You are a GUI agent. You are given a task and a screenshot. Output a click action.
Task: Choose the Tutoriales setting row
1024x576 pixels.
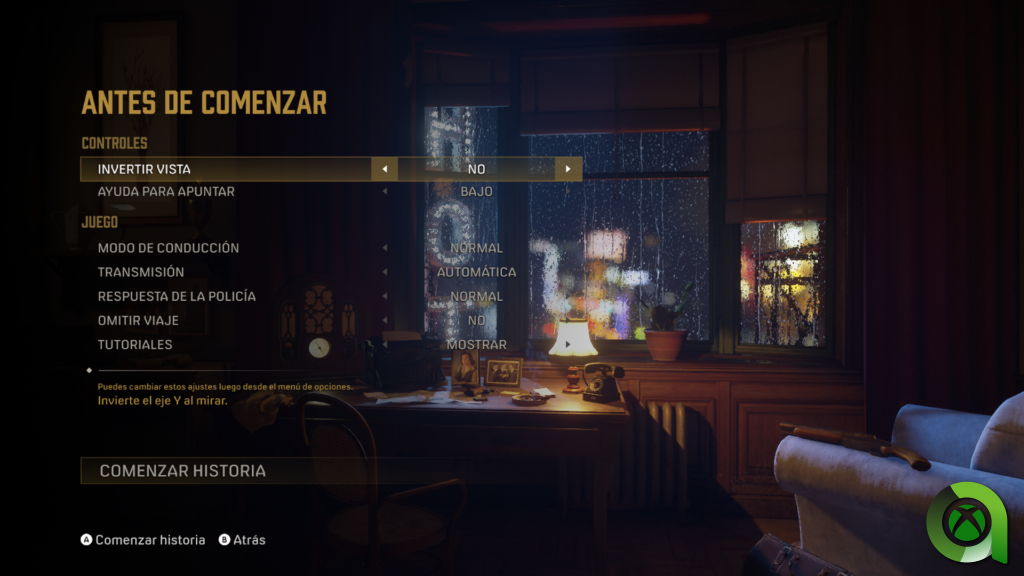135,344
